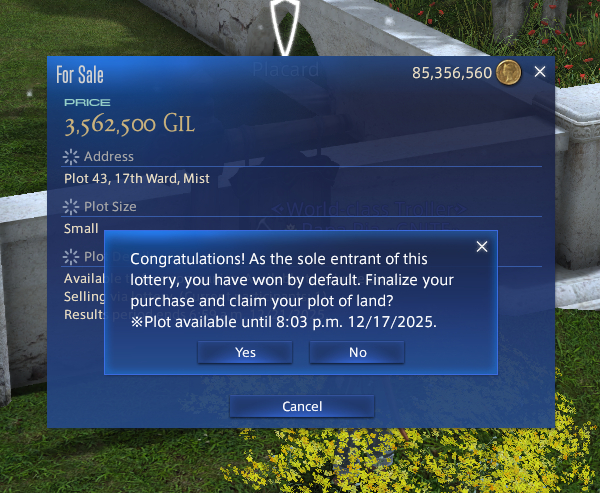Confirm purchase with the Yes button
The width and height of the screenshot is (600, 493).
[x=245, y=352]
